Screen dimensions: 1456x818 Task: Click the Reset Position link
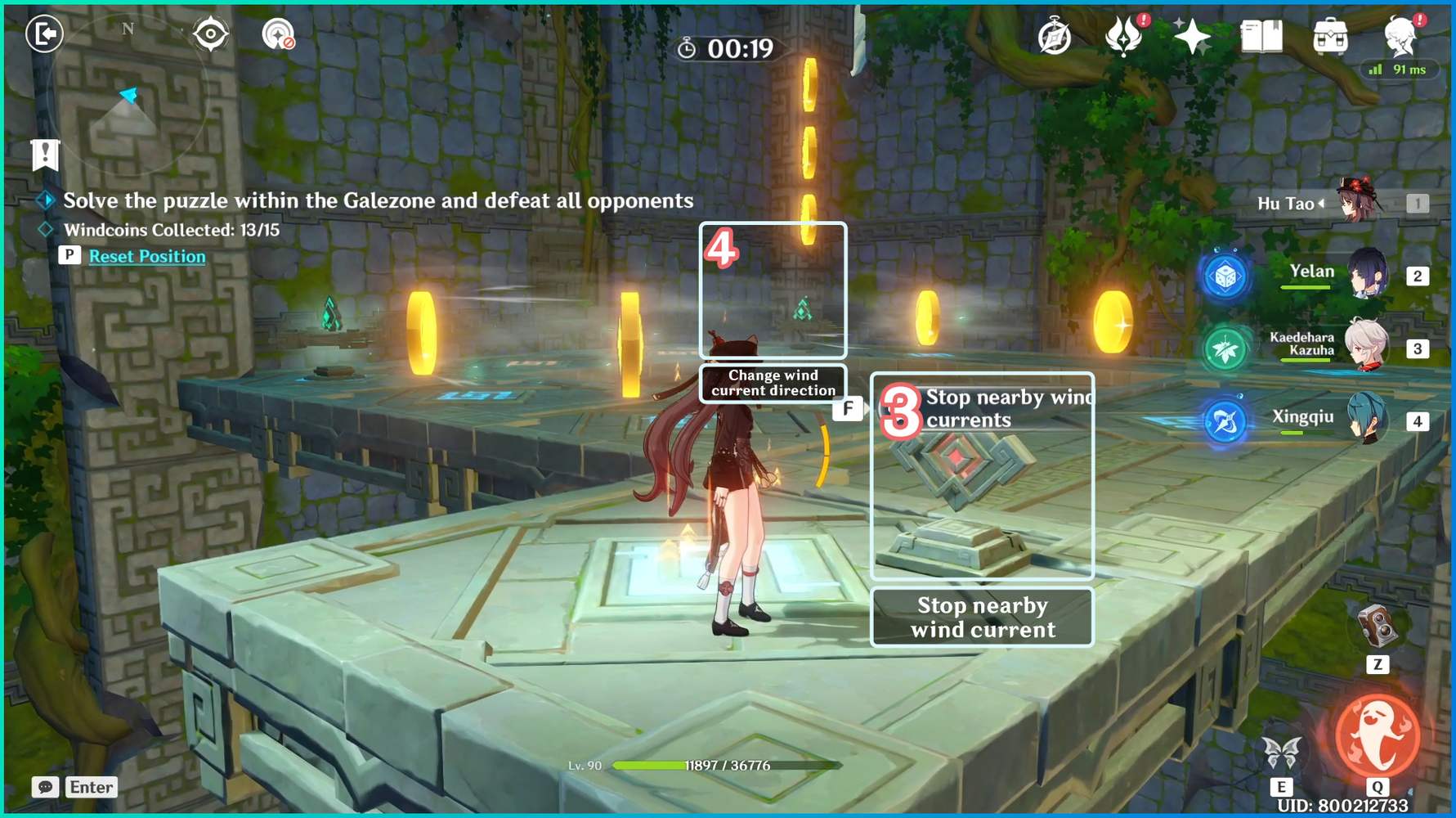point(147,256)
